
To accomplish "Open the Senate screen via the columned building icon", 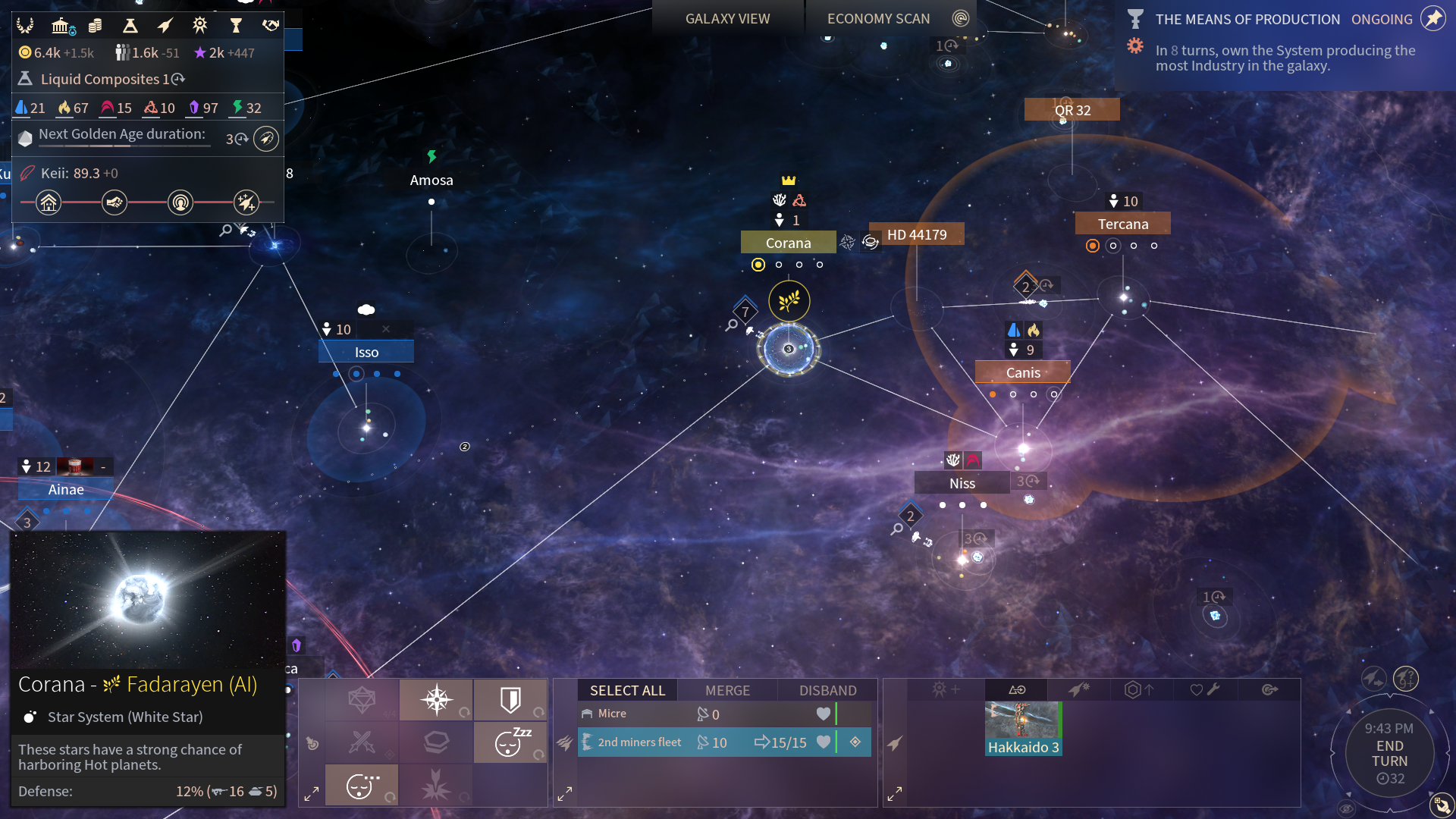I will [61, 26].
